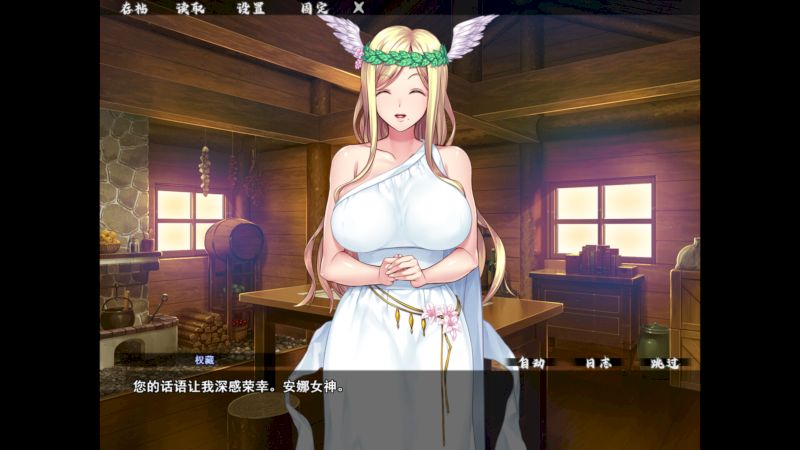The width and height of the screenshot is (800, 450).
Task: Toggle the 固定 lock option
Action: pos(313,8)
